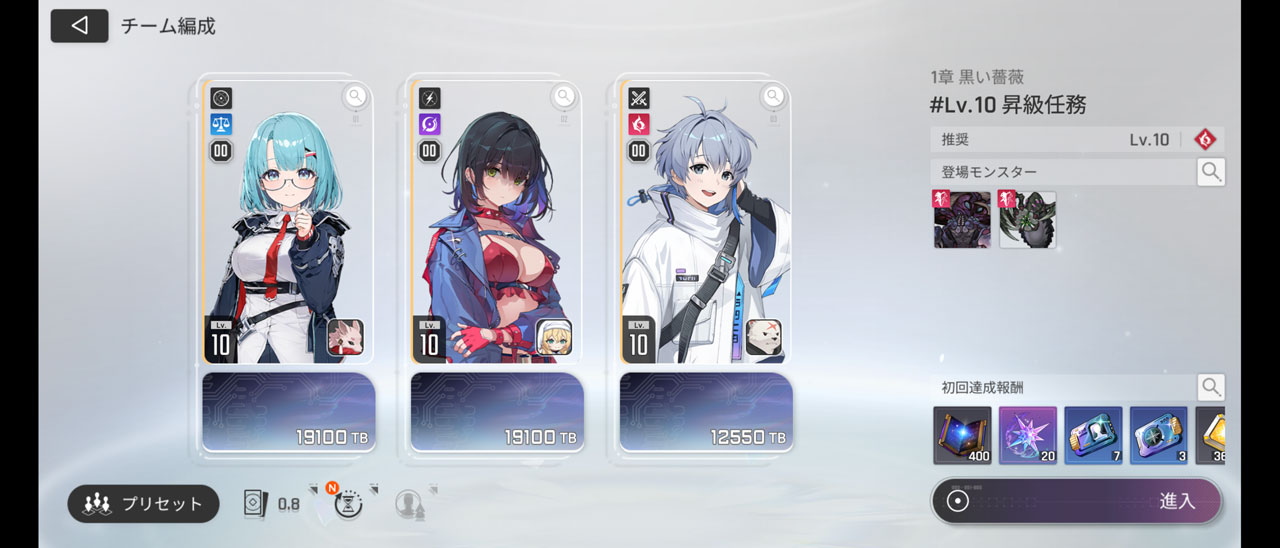
Task: Select the 400 reward book item
Action: point(962,436)
